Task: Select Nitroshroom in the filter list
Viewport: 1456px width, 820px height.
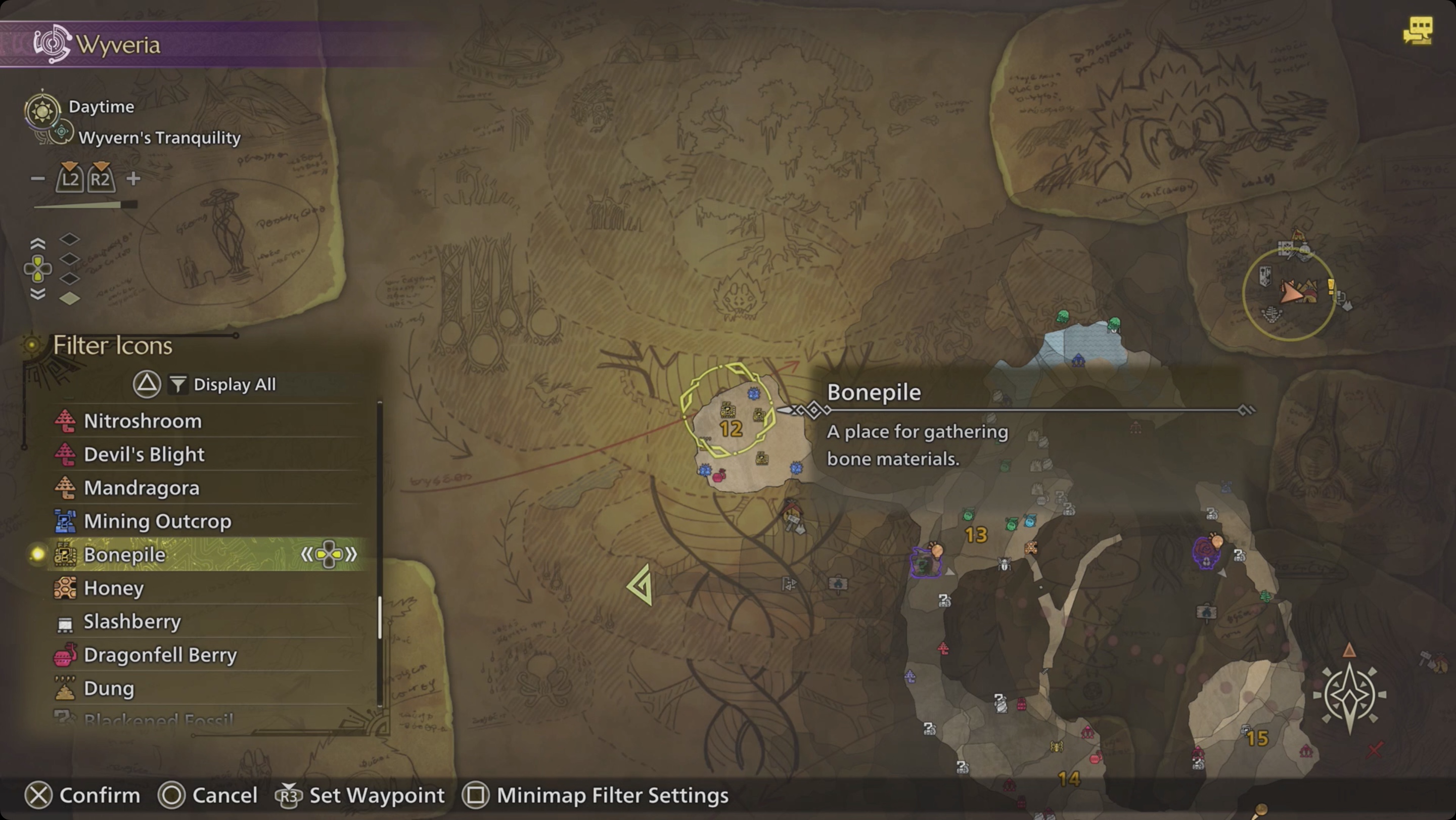Action: pos(143,421)
